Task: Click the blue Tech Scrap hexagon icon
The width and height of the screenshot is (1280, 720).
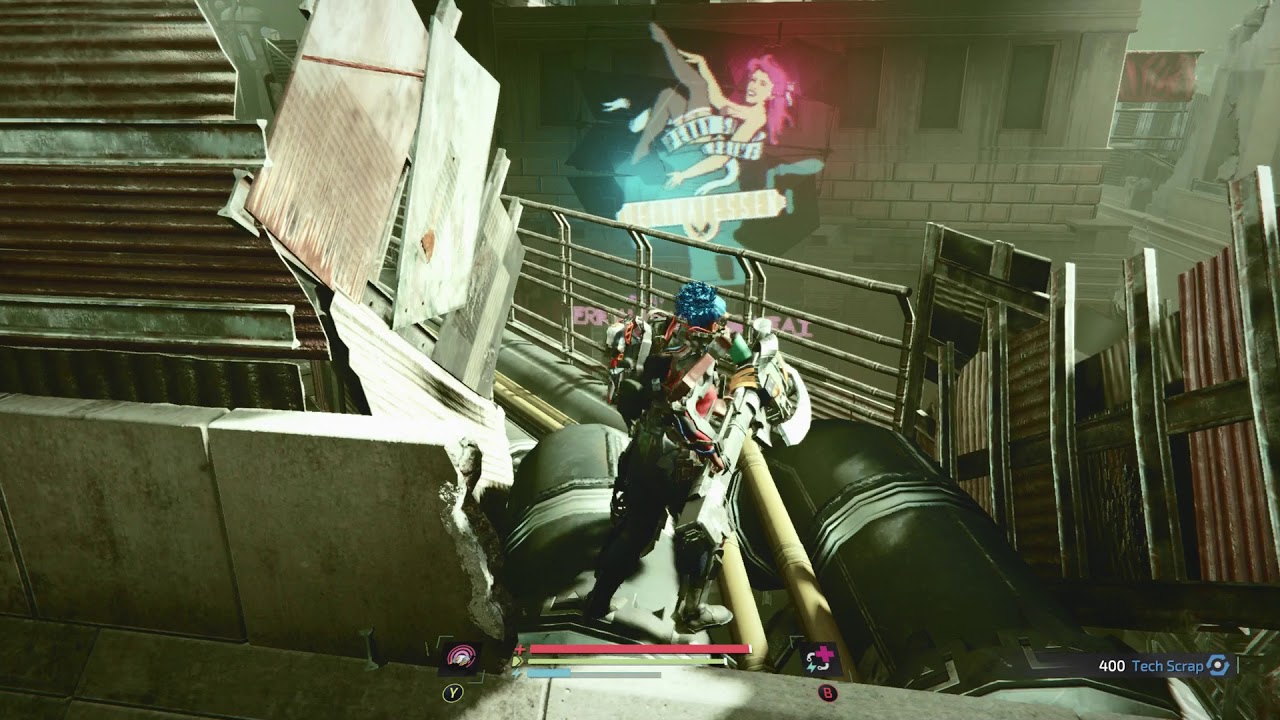Action: [x=1217, y=666]
